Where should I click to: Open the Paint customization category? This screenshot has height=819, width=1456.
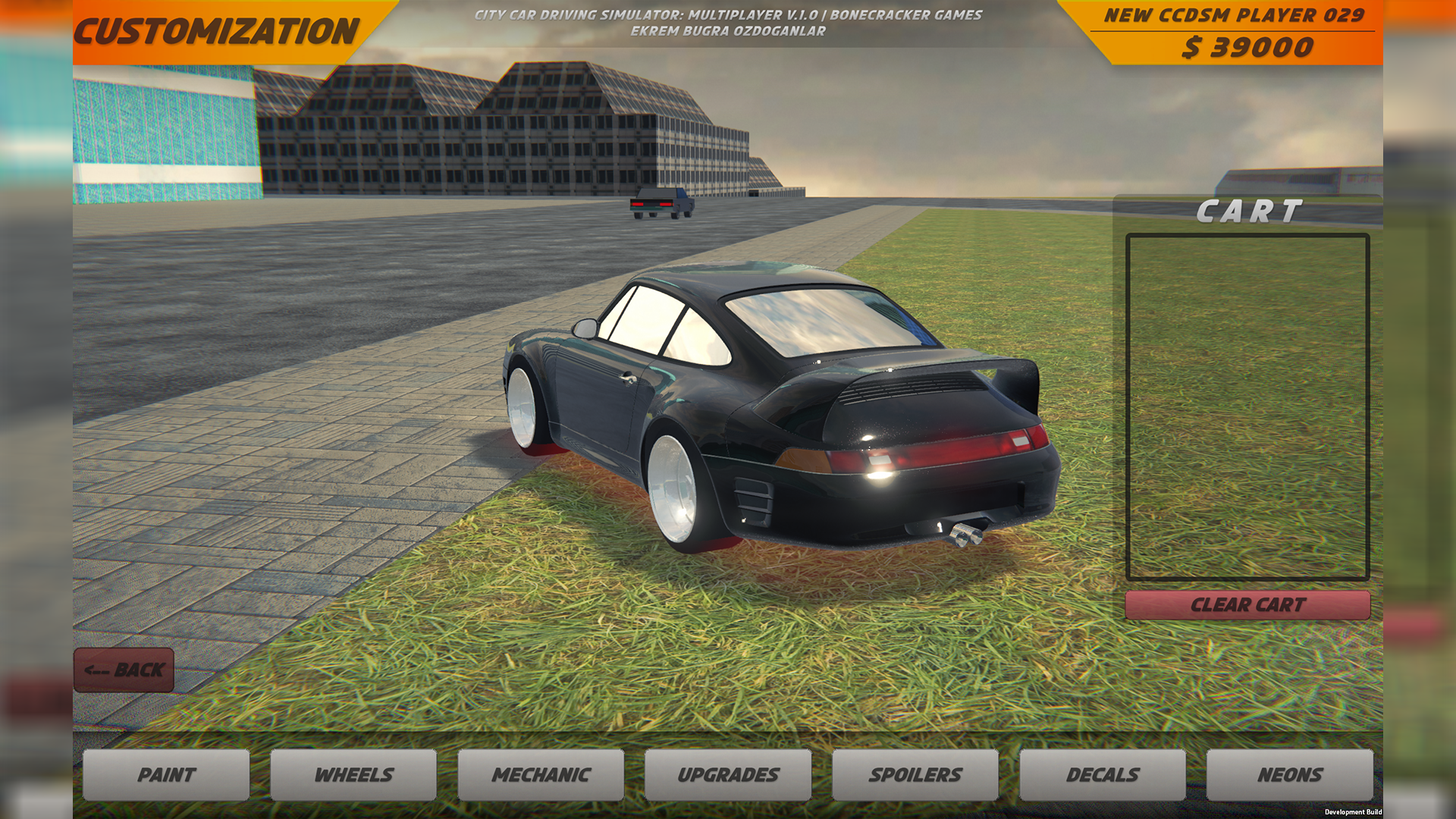point(166,774)
